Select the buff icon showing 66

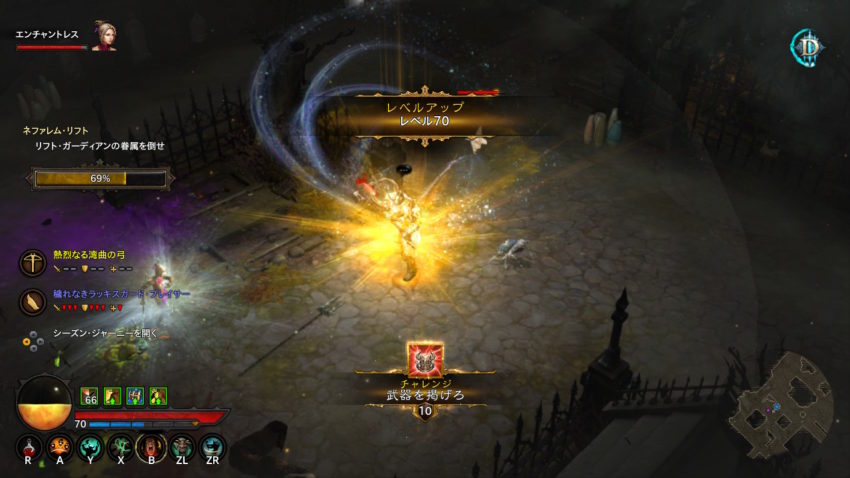tap(88, 397)
